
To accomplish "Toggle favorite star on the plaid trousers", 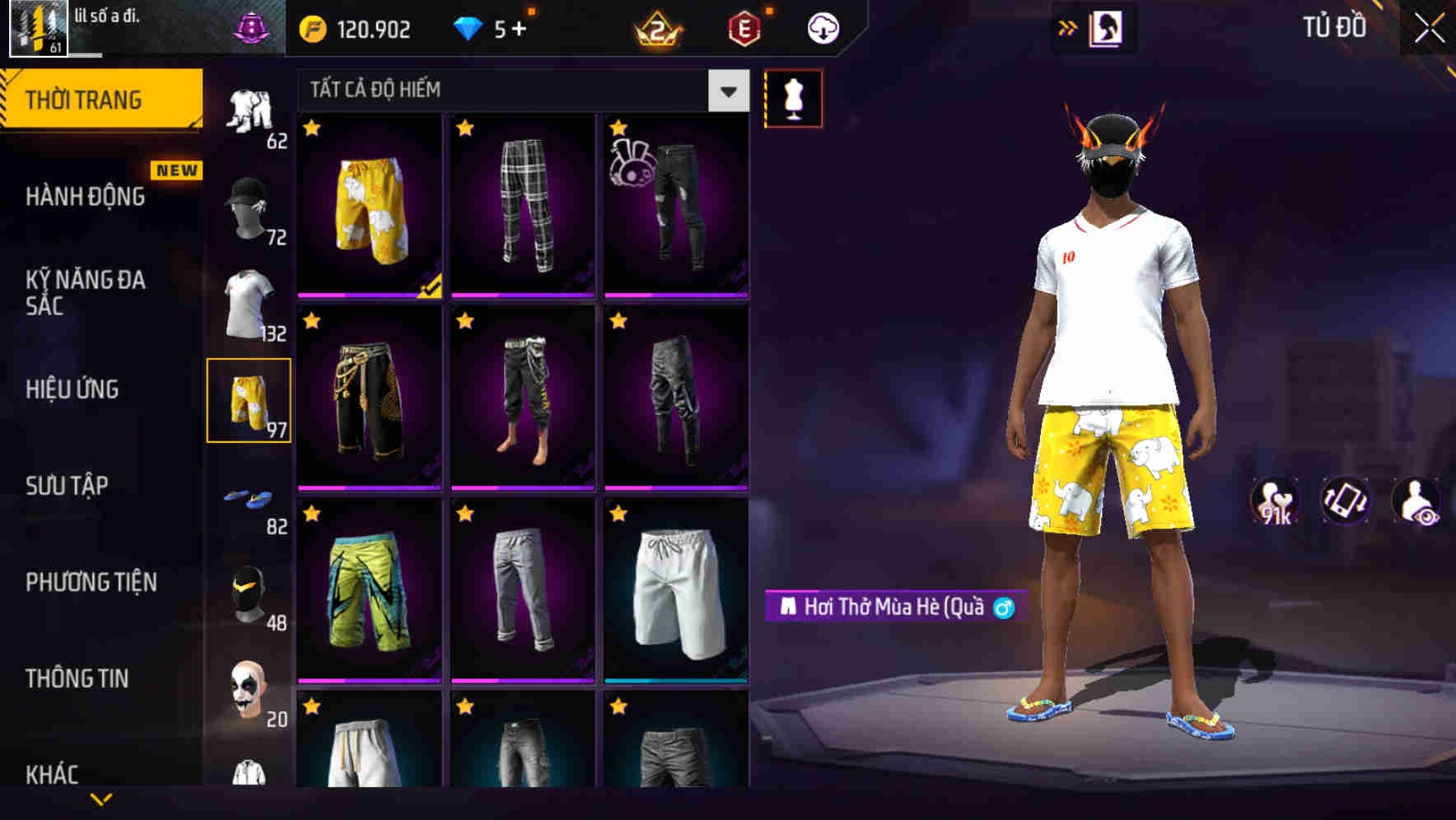I will (465, 129).
